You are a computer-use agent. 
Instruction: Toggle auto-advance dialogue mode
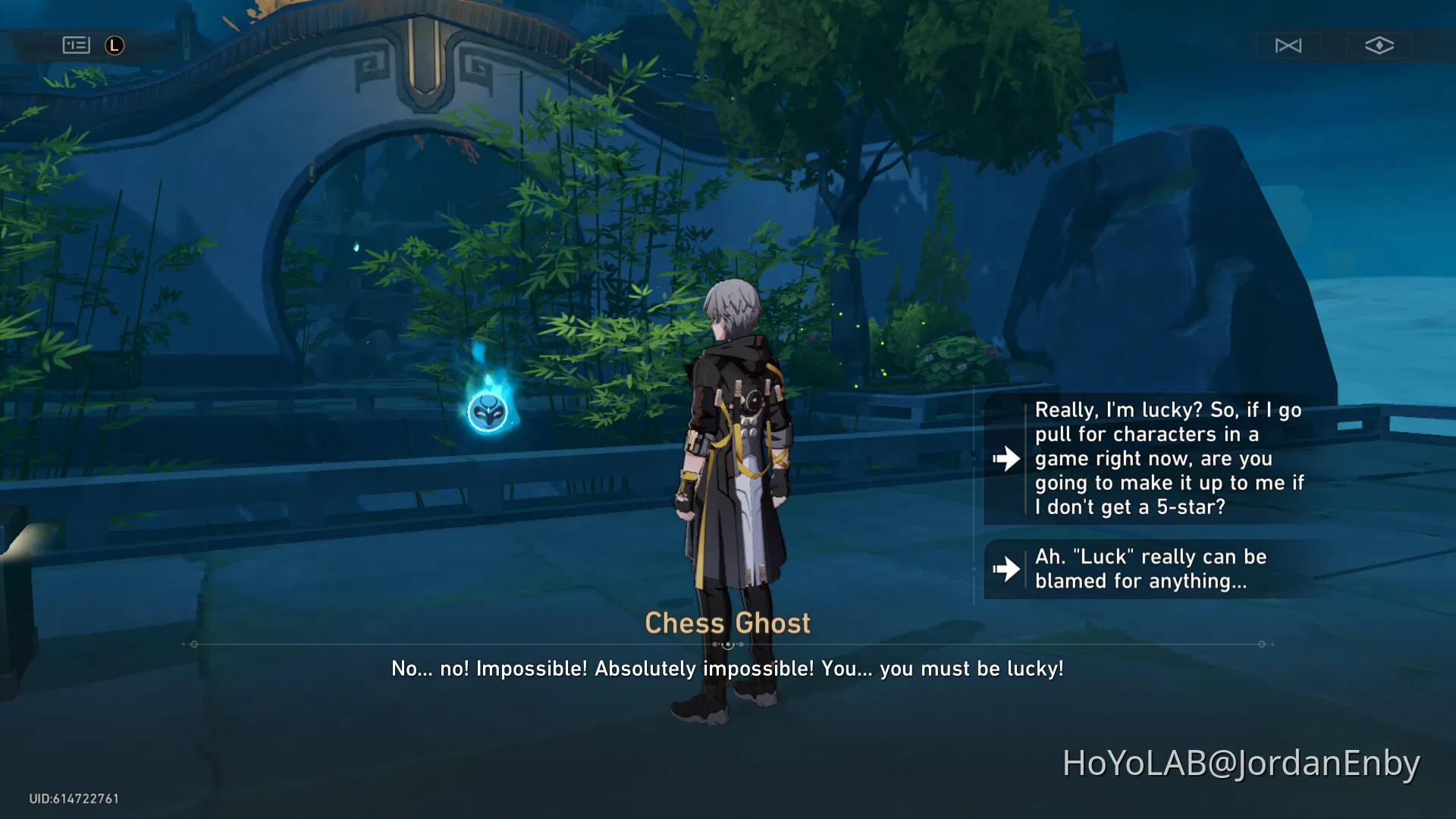[1288, 45]
